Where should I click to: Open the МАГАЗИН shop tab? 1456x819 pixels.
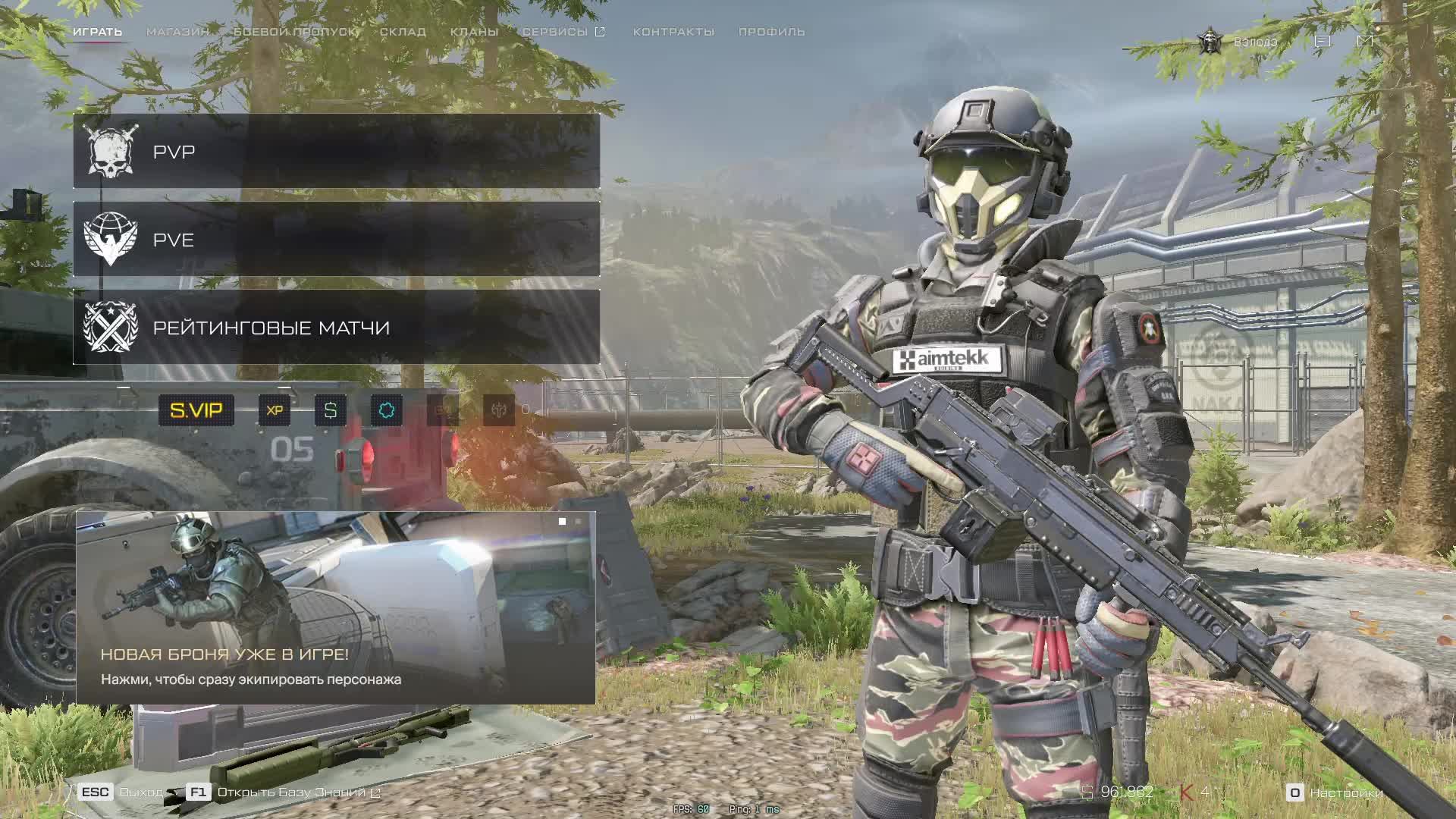(177, 32)
